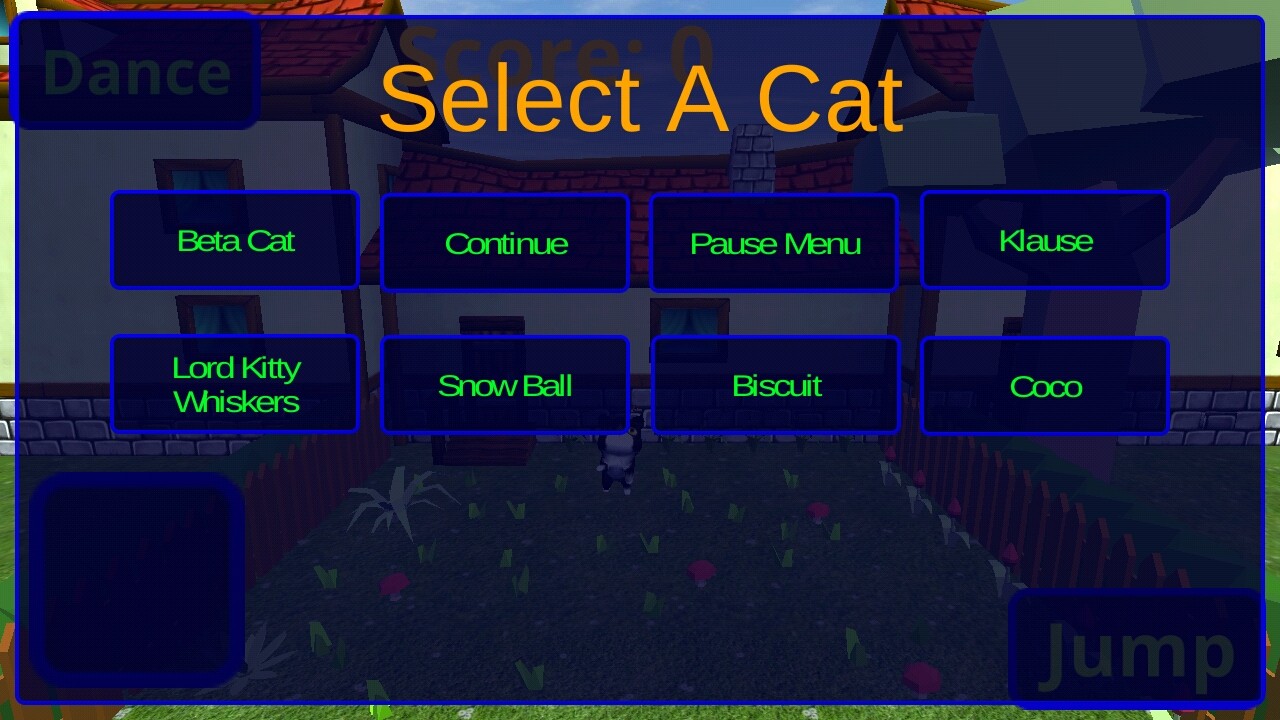The image size is (1280, 720).
Task: Choose Klause as your cat
Action: click(1045, 240)
